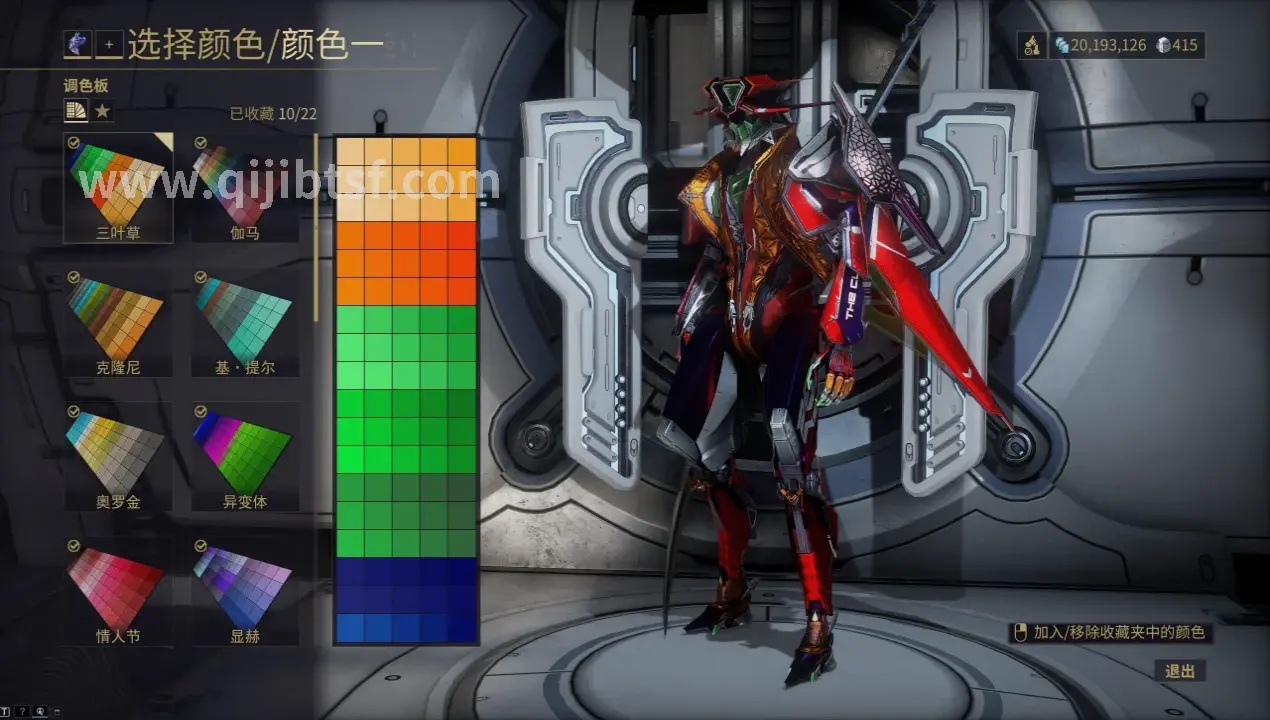Open the 克隆尼 color palette
This screenshot has height=720, width=1270.
[x=118, y=320]
